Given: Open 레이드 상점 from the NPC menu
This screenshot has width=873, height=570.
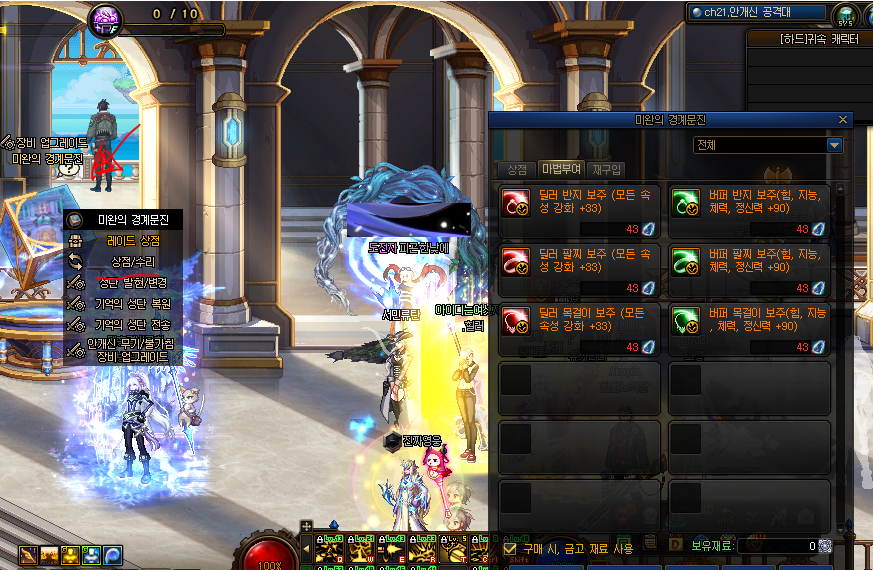Looking at the screenshot, I should click(x=133, y=241).
